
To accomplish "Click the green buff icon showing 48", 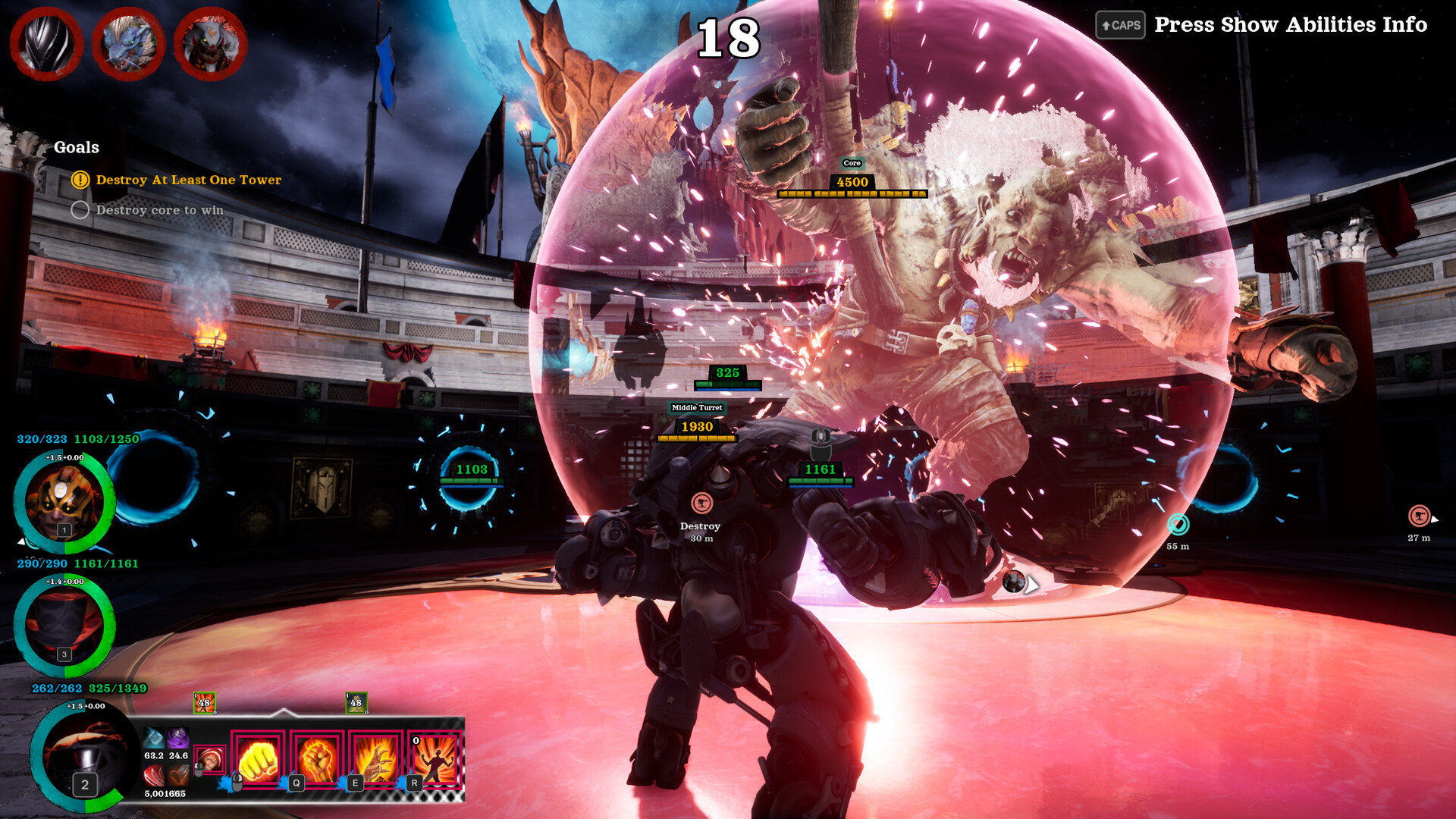I will coord(356,703).
